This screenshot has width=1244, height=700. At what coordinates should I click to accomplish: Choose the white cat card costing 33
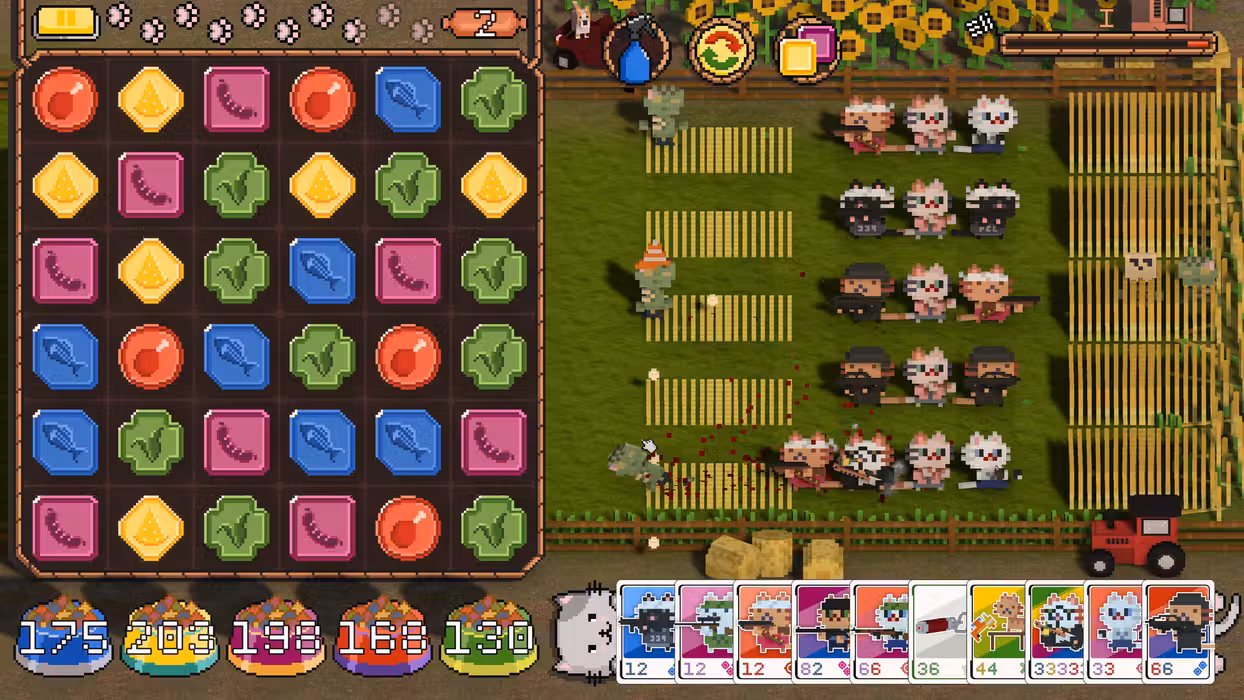(x=1115, y=630)
